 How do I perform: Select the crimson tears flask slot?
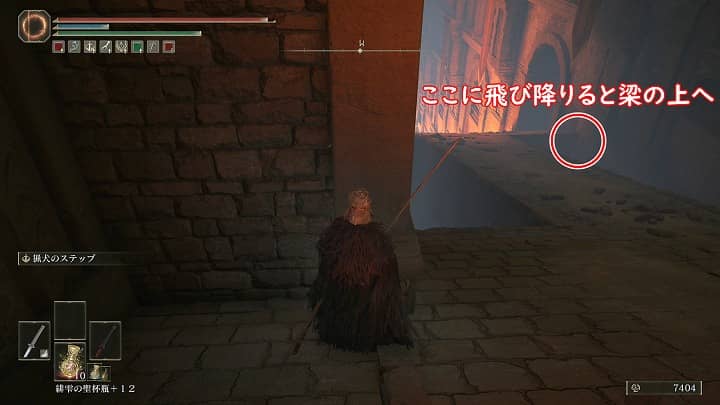(x=69, y=358)
